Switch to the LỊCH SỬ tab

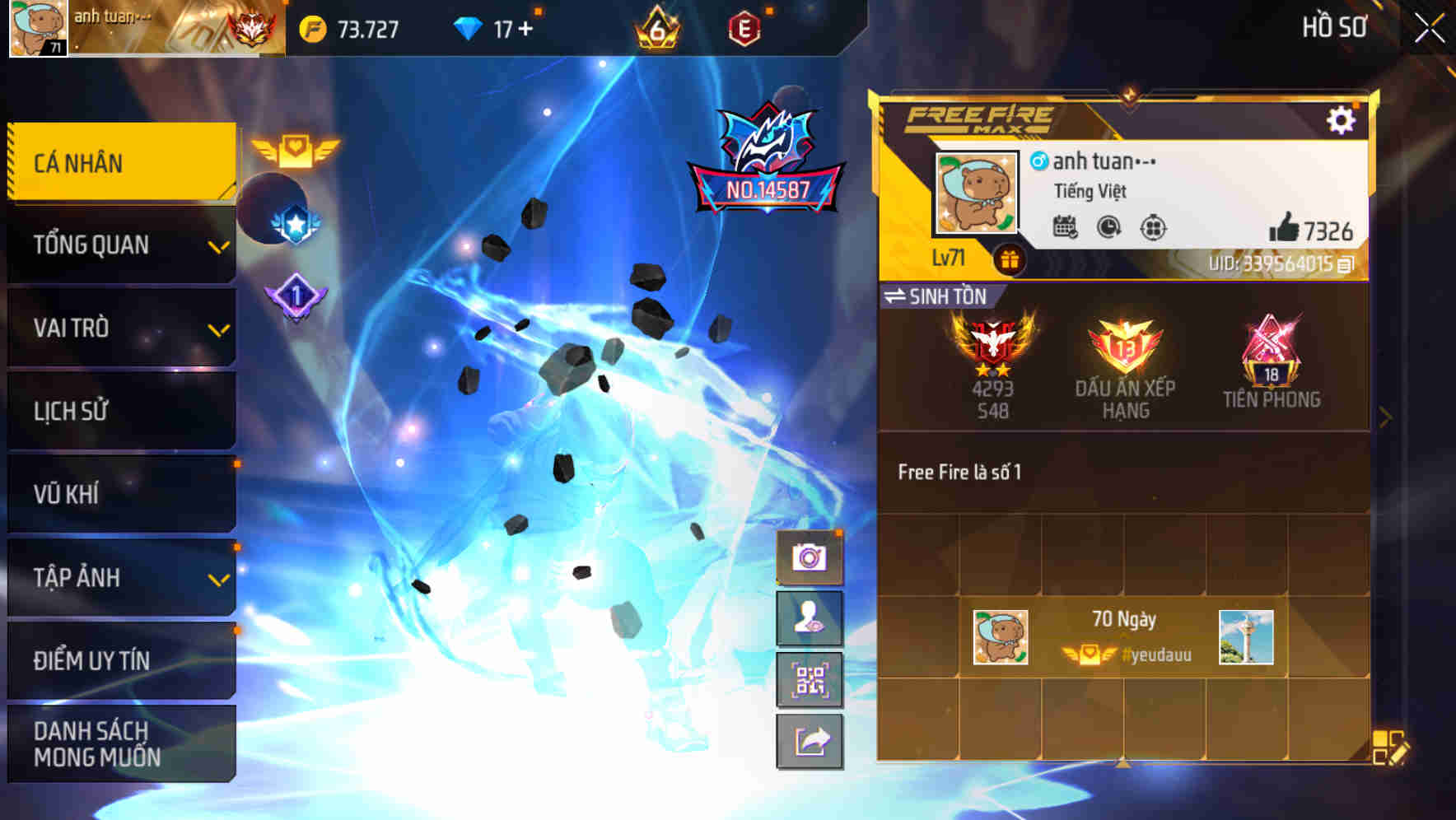[x=119, y=411]
